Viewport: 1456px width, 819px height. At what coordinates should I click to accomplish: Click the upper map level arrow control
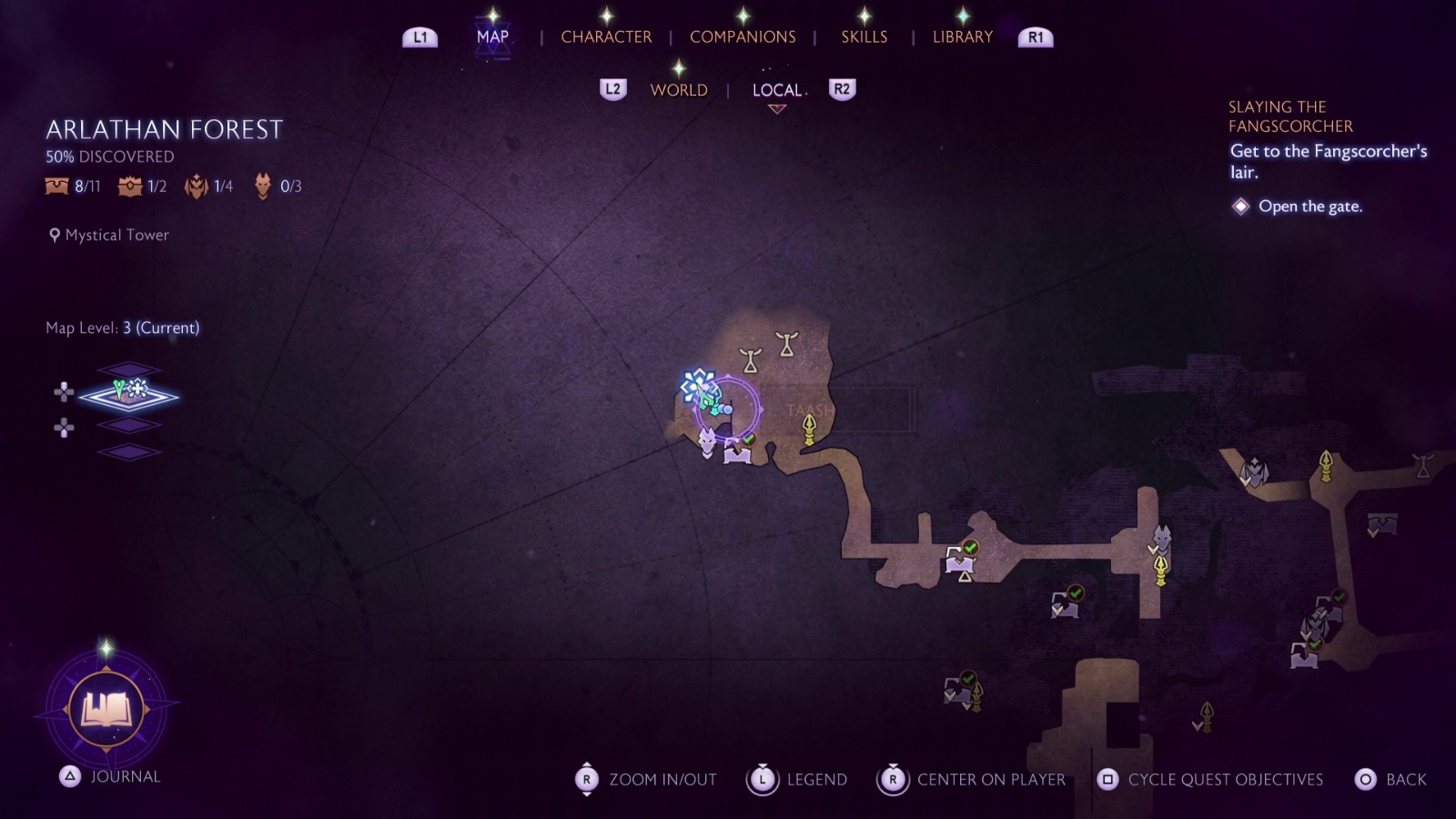tap(64, 392)
